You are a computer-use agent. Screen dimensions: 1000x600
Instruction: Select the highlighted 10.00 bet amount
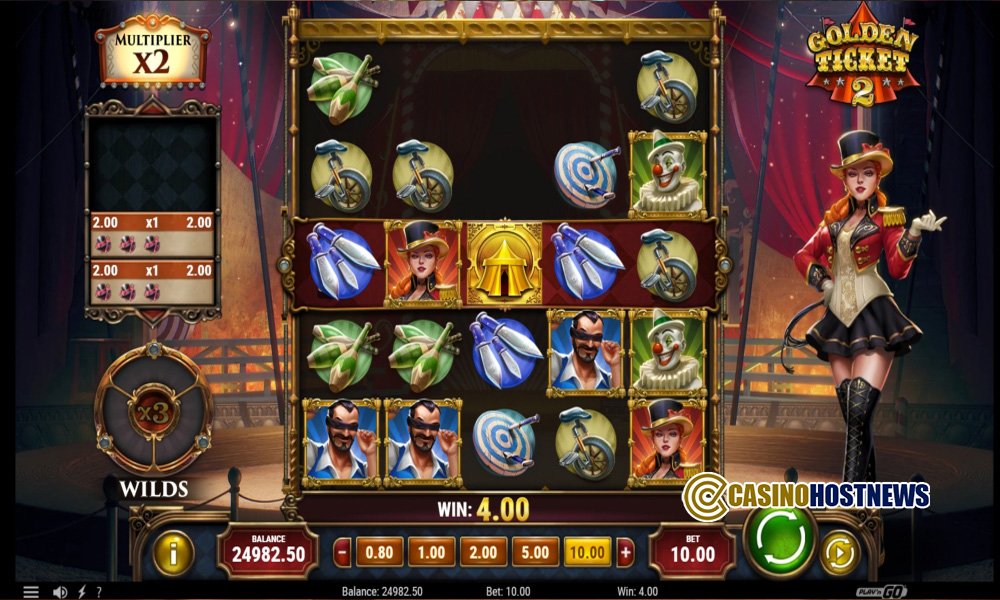click(588, 551)
